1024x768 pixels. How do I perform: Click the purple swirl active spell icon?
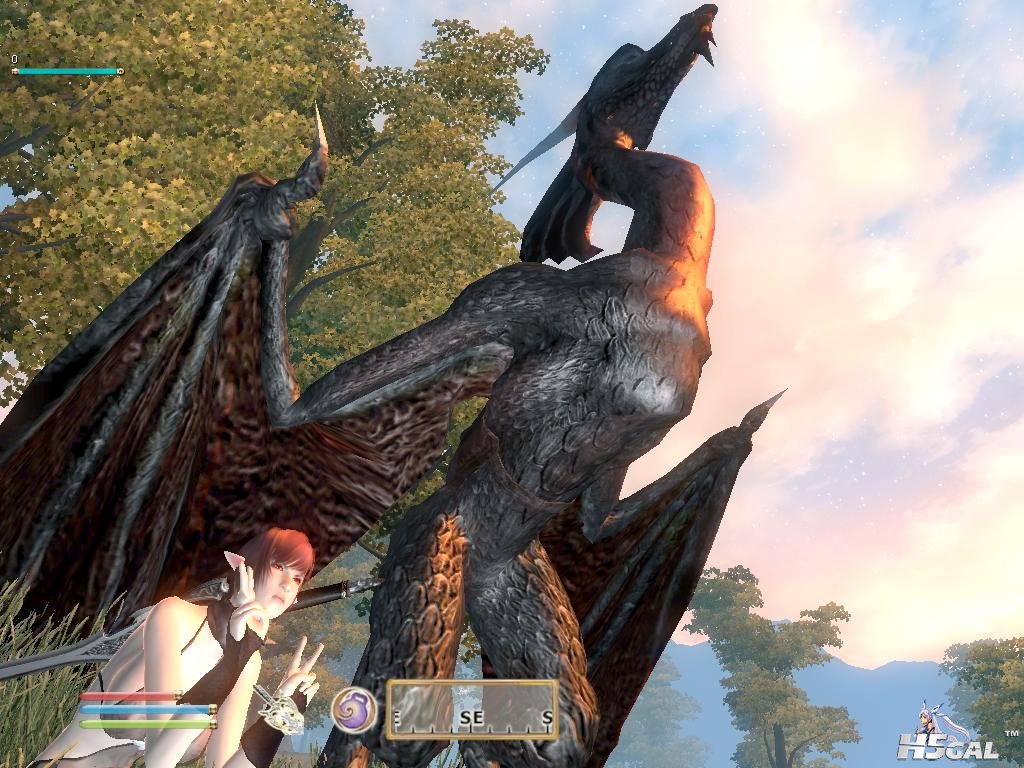tap(354, 709)
